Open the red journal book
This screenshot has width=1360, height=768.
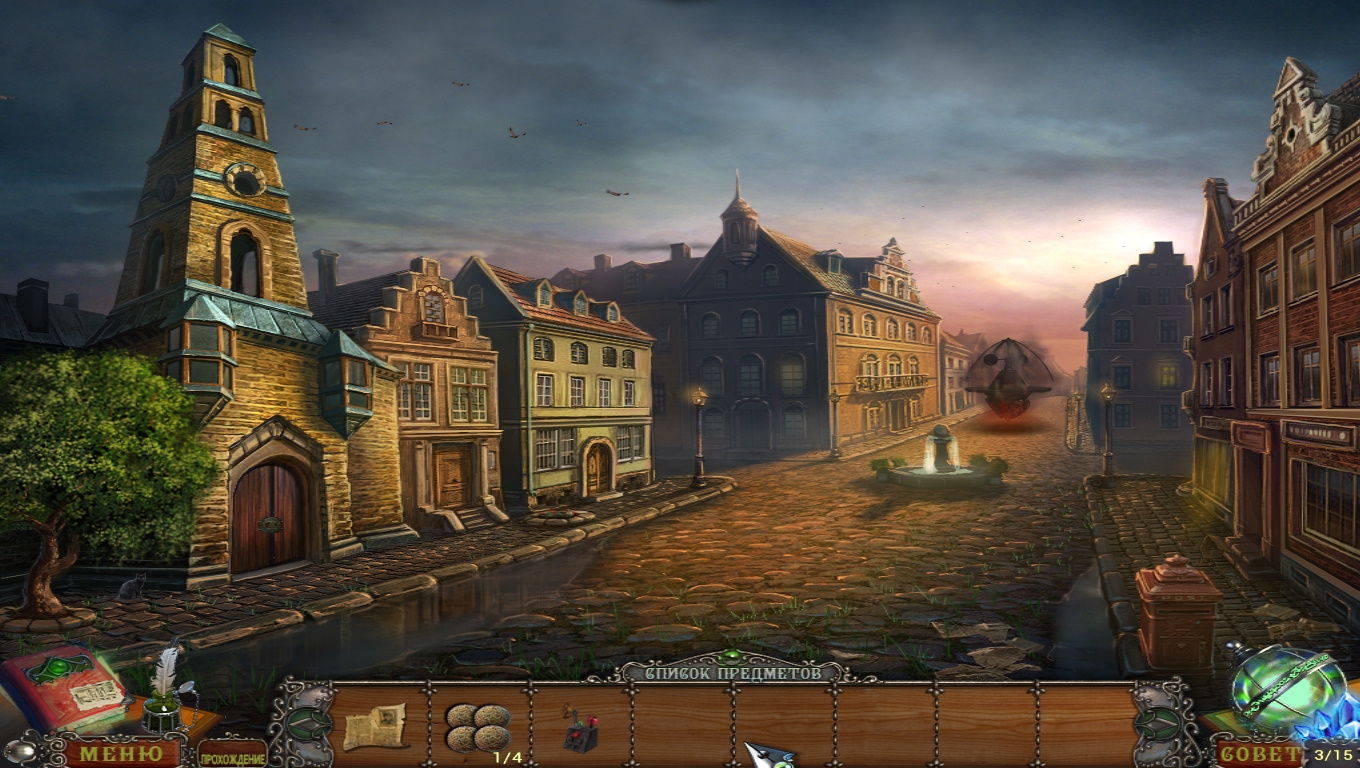[x=63, y=688]
